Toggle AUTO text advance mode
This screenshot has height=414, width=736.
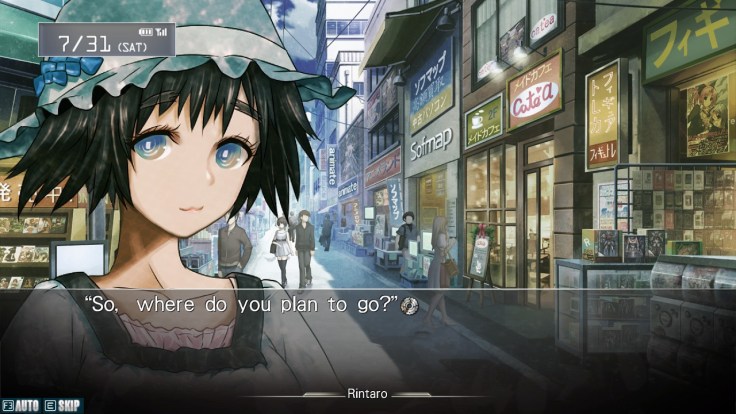20,406
